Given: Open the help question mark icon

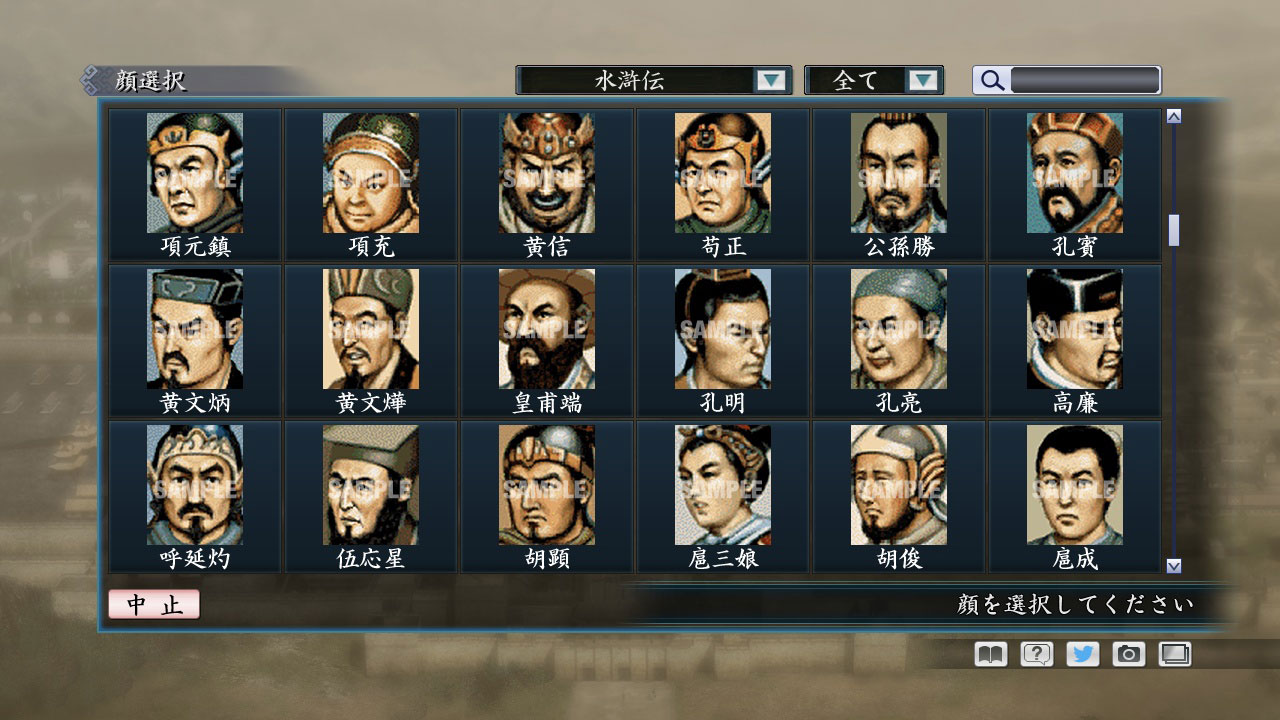Looking at the screenshot, I should click(1035, 654).
